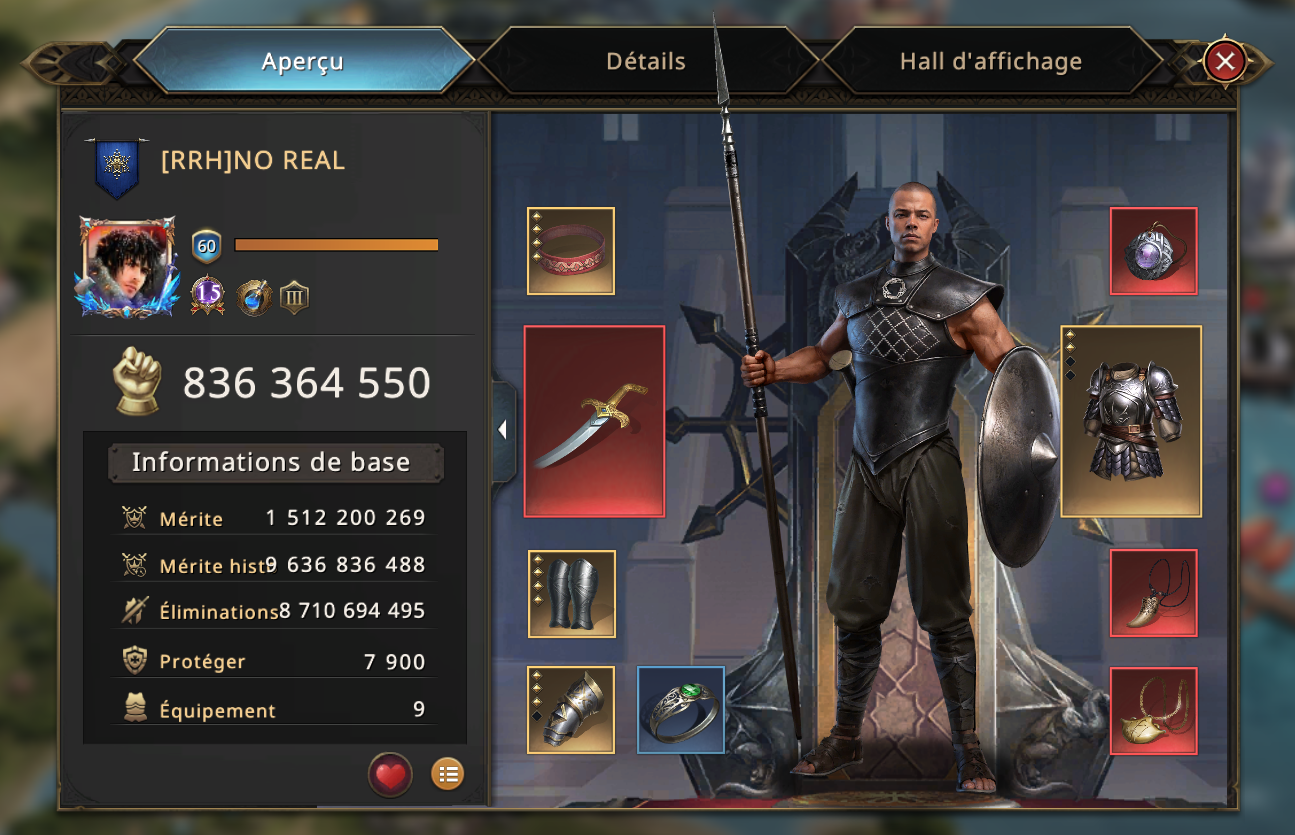Choose the leg greaves equipment slot

click(571, 594)
